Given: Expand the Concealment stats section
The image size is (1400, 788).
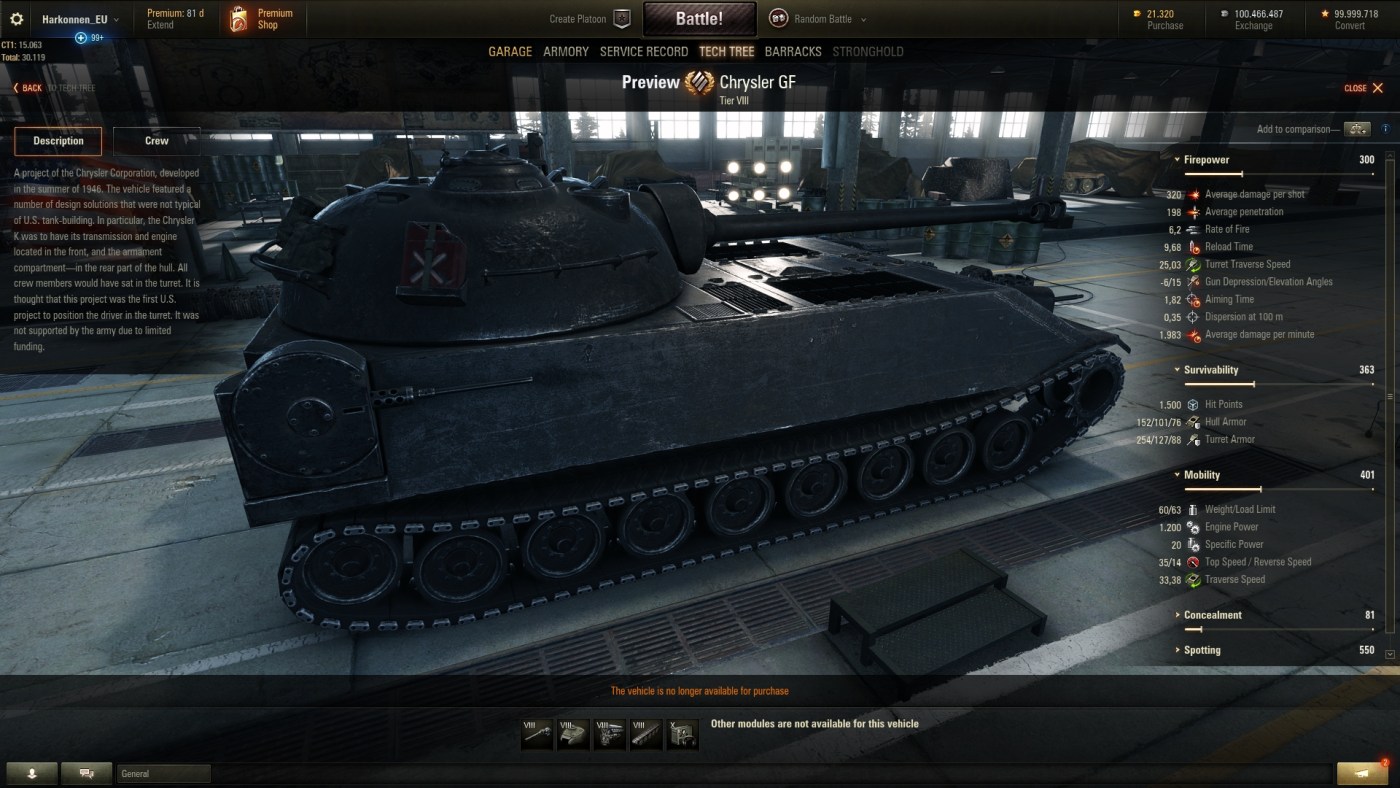Looking at the screenshot, I should pyautogui.click(x=1212, y=615).
